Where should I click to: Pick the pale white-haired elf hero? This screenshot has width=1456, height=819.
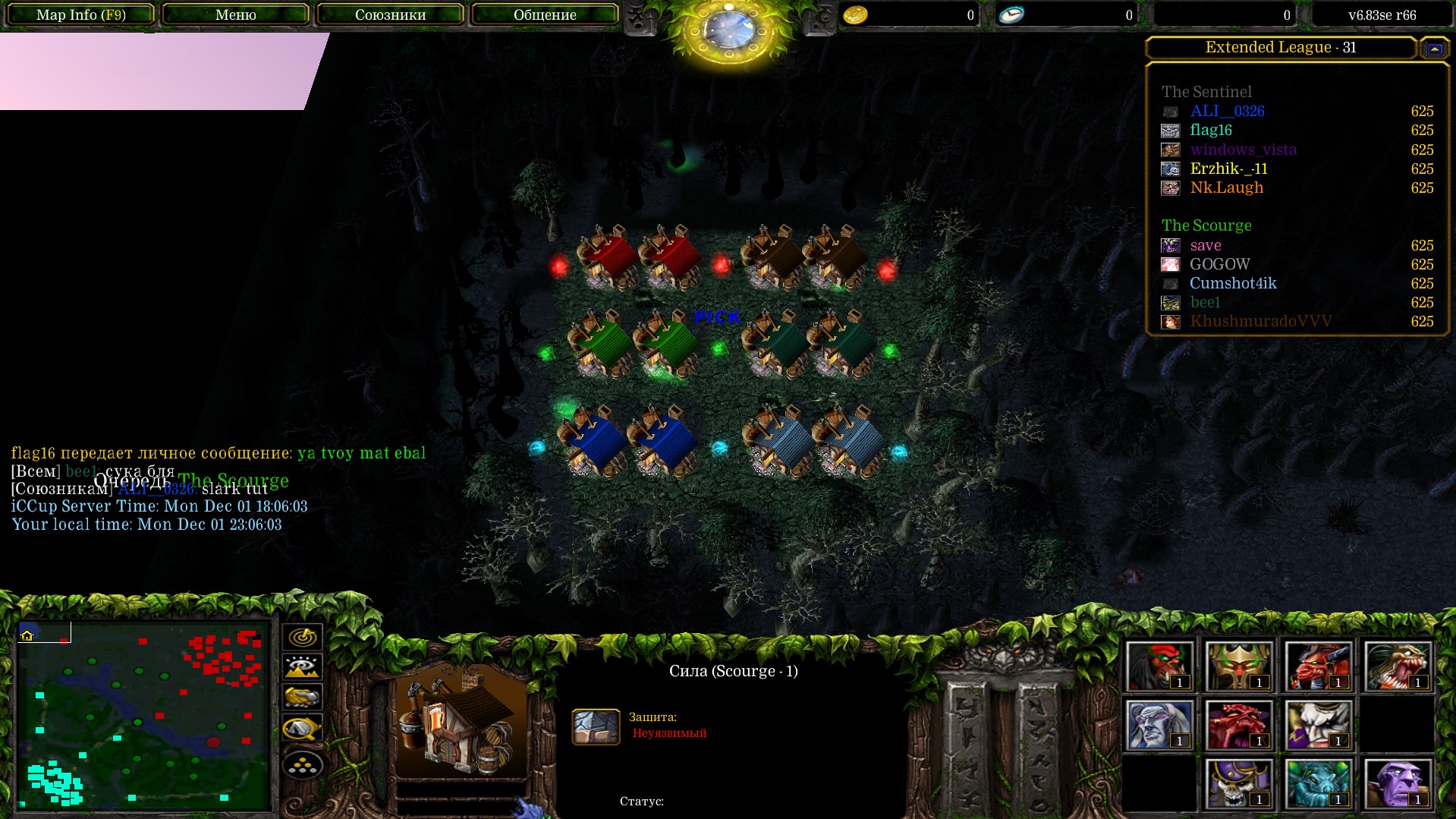click(1159, 725)
